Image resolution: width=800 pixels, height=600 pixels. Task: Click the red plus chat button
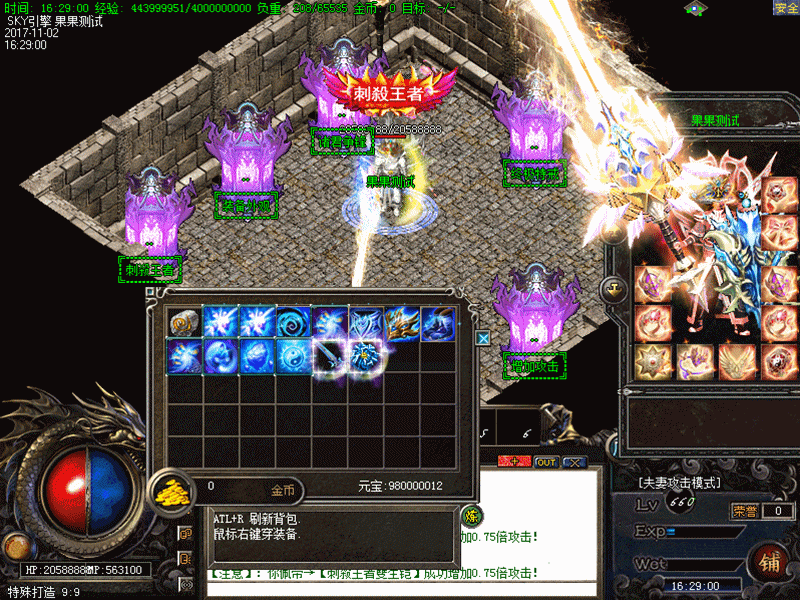[516, 462]
